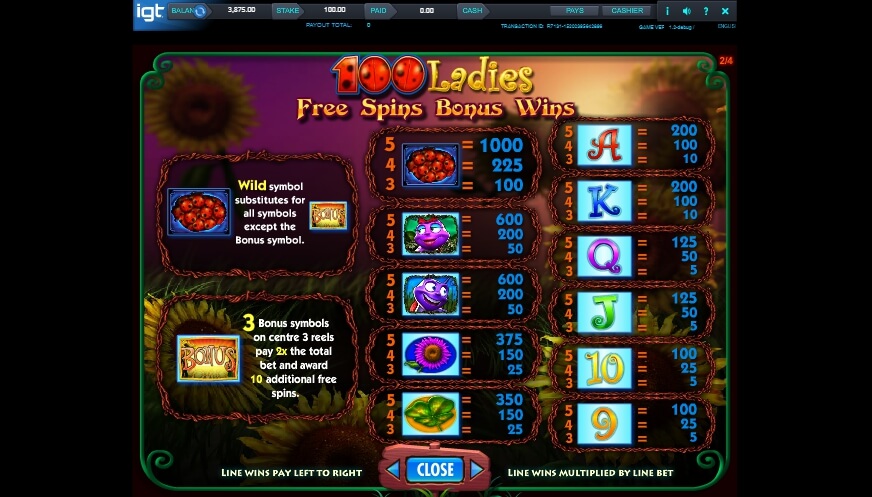Show game info via the i icon
872x497 pixels.
click(667, 11)
